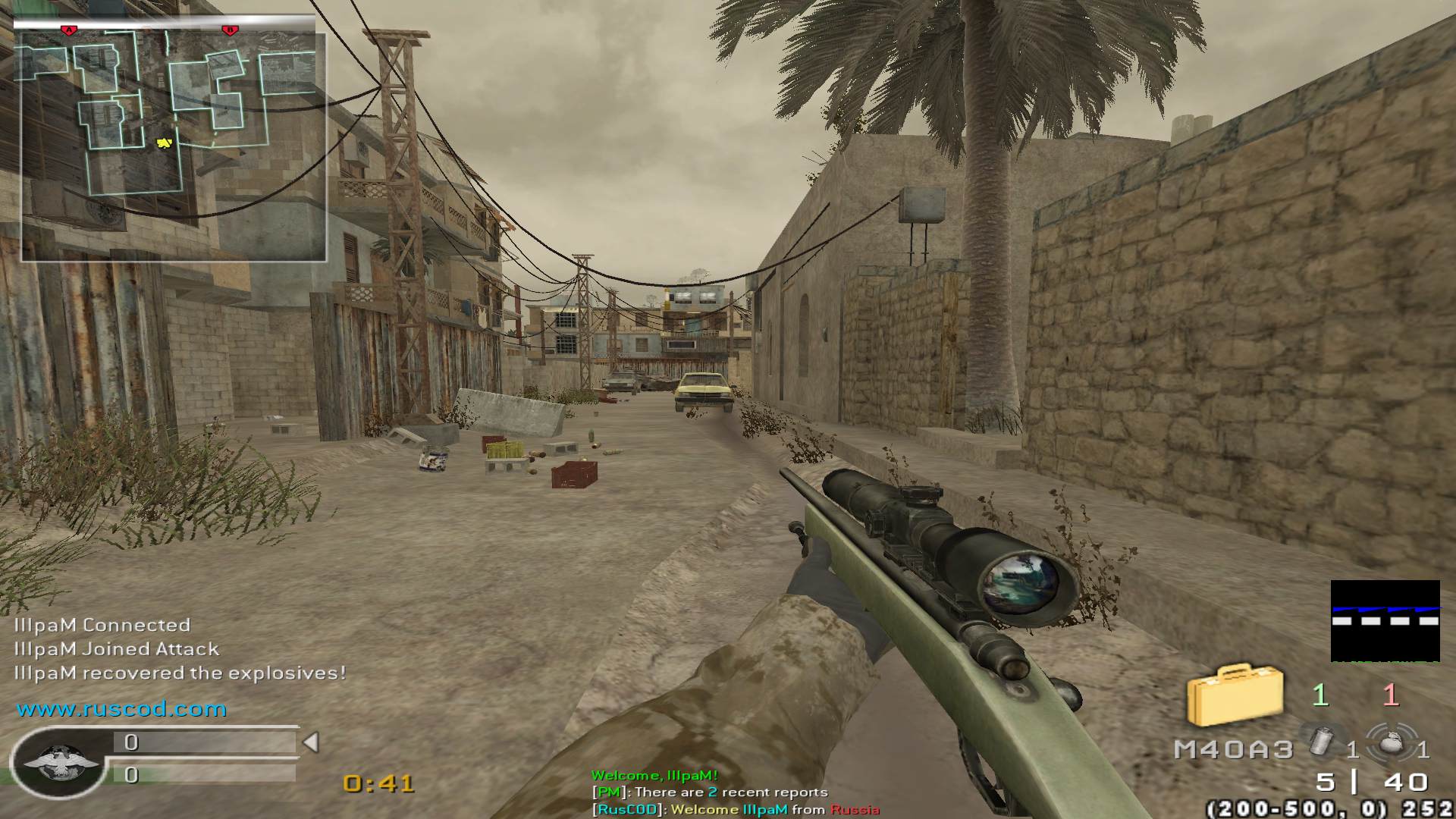The height and width of the screenshot is (819, 1456).
Task: Click the black lagometer network graph
Action: click(x=1385, y=620)
